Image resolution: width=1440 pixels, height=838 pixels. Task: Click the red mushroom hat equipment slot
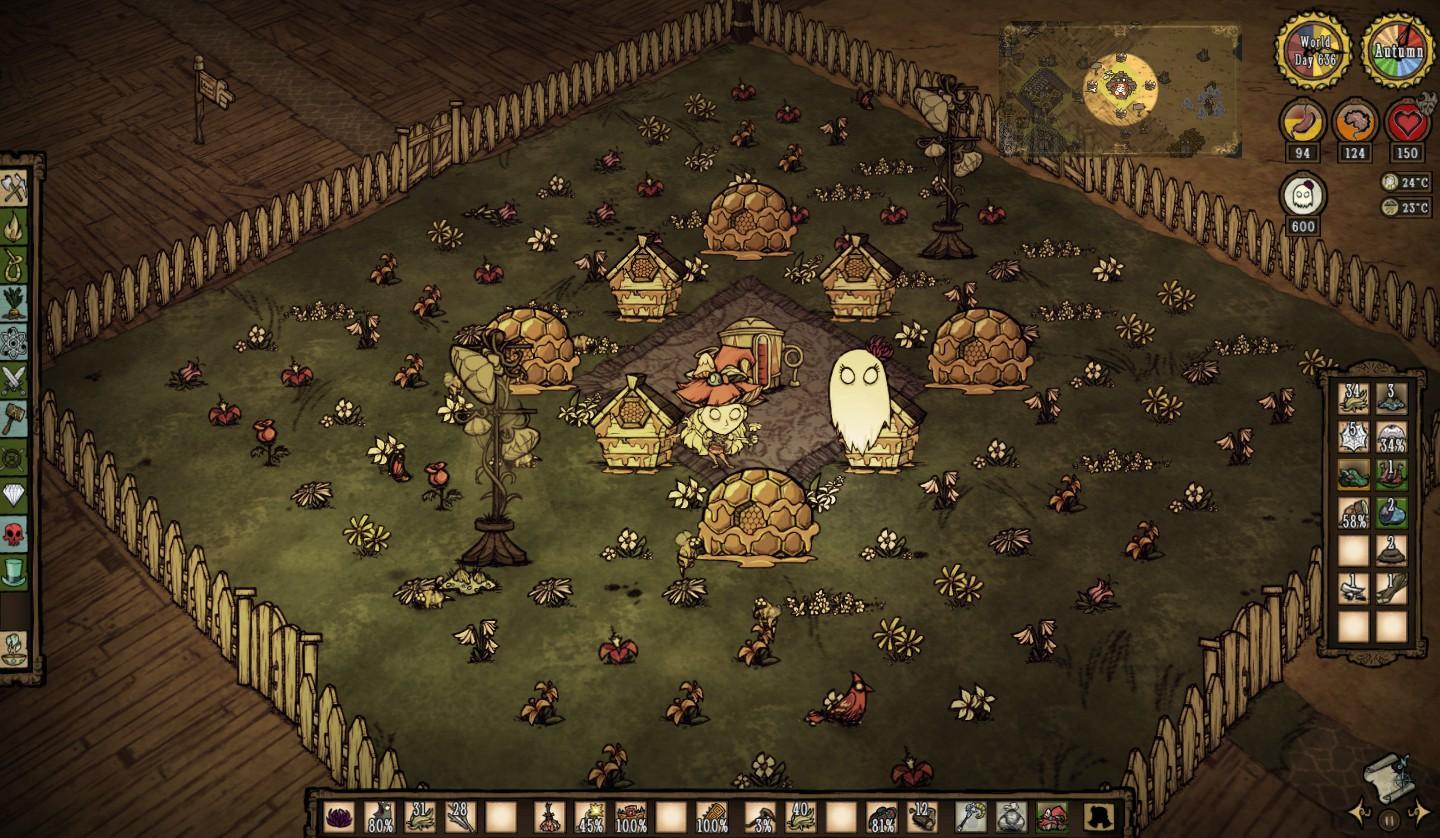click(x=1051, y=814)
